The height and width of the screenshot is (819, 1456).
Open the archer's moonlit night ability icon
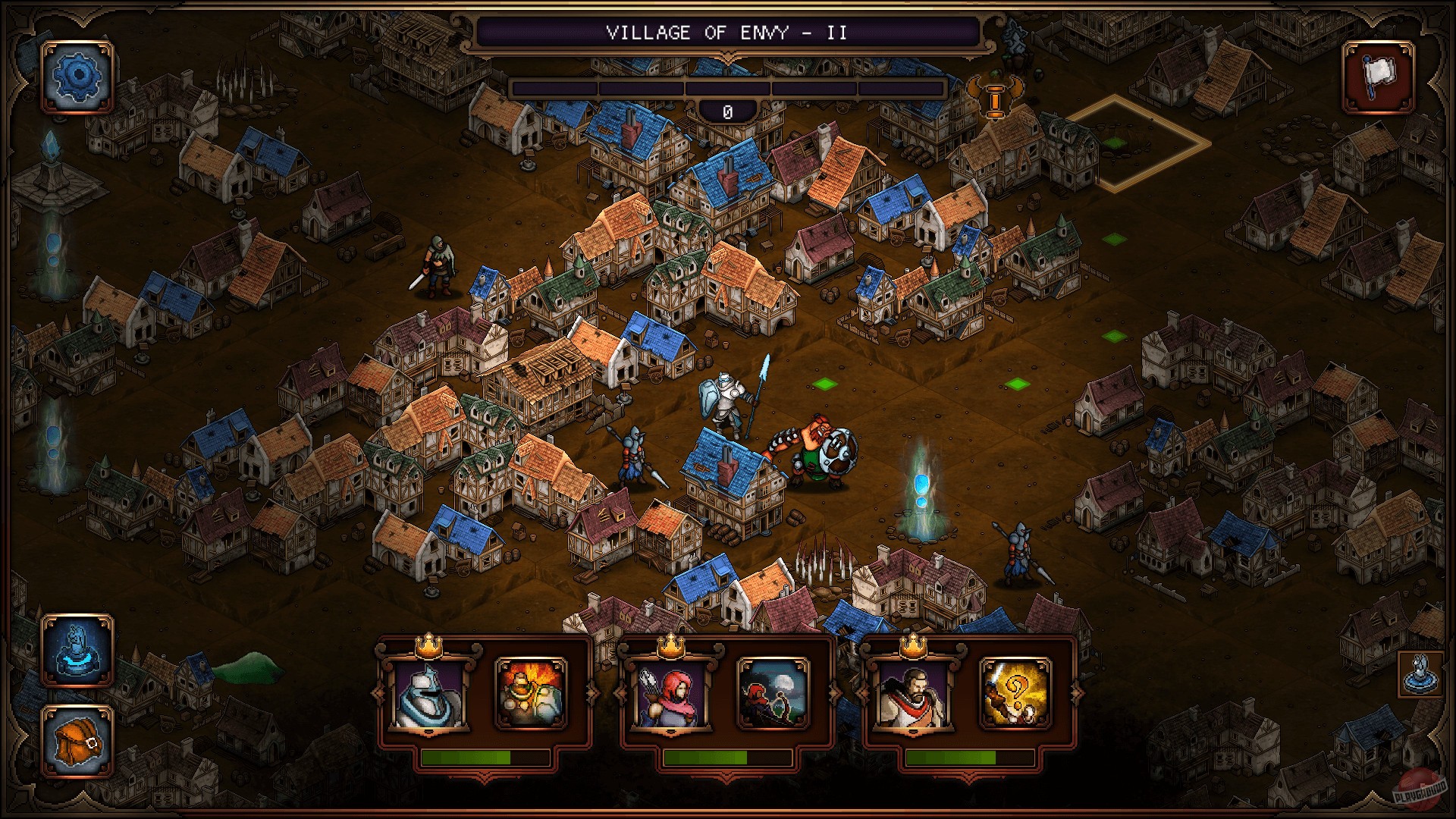click(774, 695)
